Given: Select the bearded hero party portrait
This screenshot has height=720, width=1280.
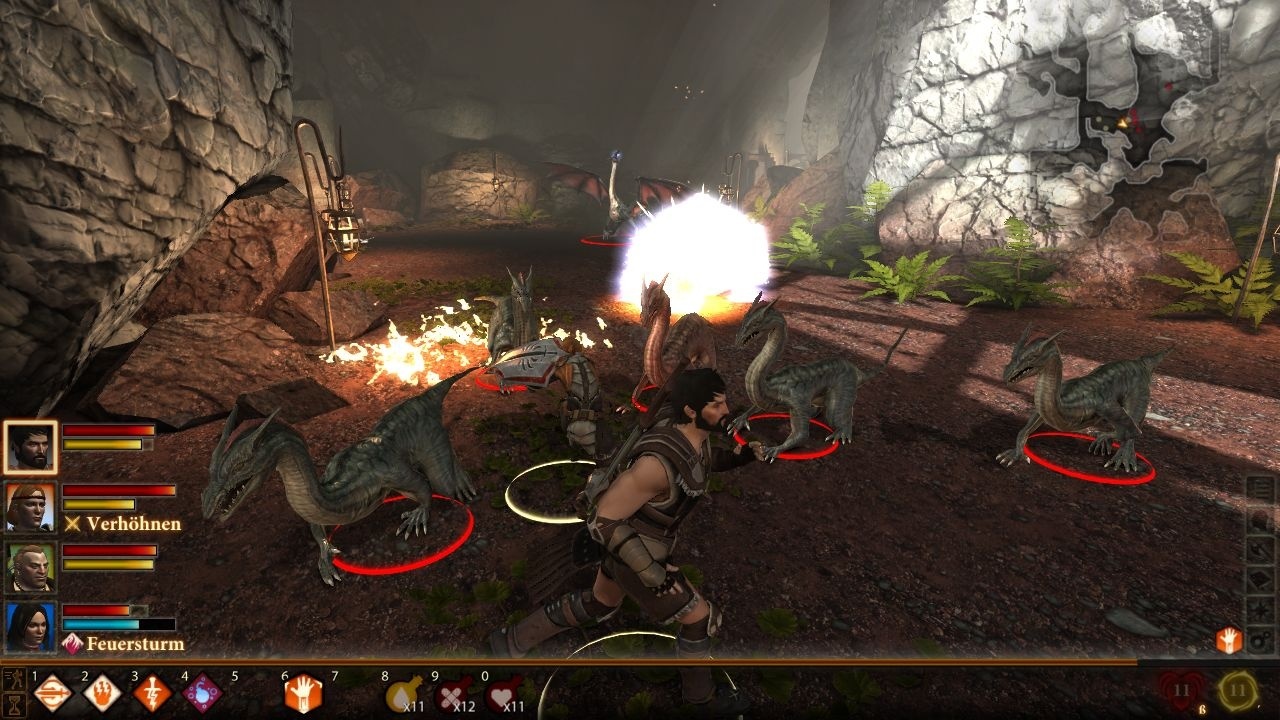Looking at the screenshot, I should pos(30,447).
